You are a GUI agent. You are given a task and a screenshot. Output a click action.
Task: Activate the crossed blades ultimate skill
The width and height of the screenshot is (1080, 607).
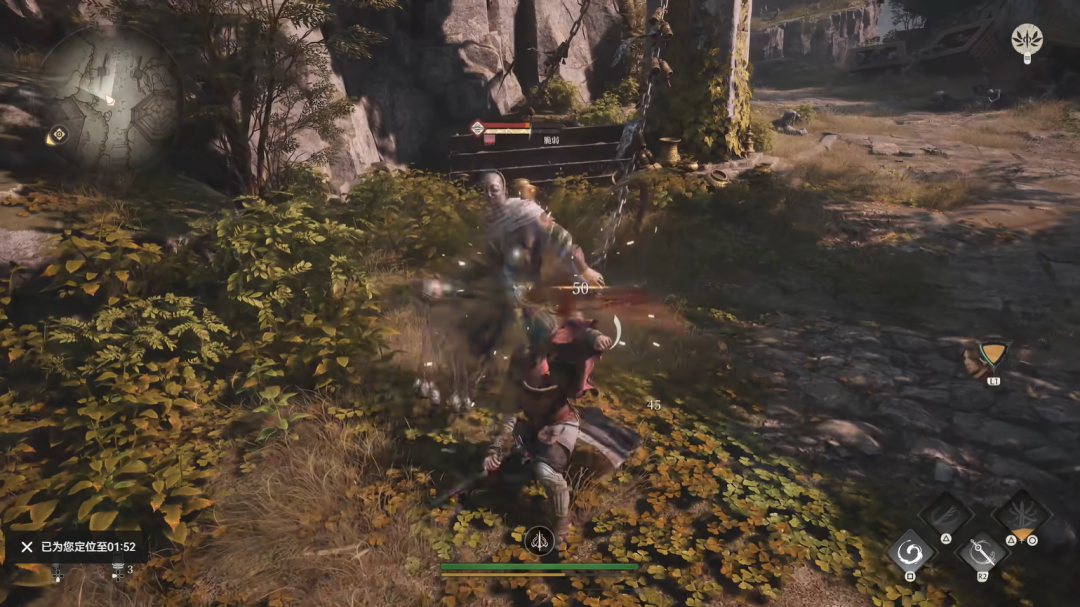(1020, 514)
